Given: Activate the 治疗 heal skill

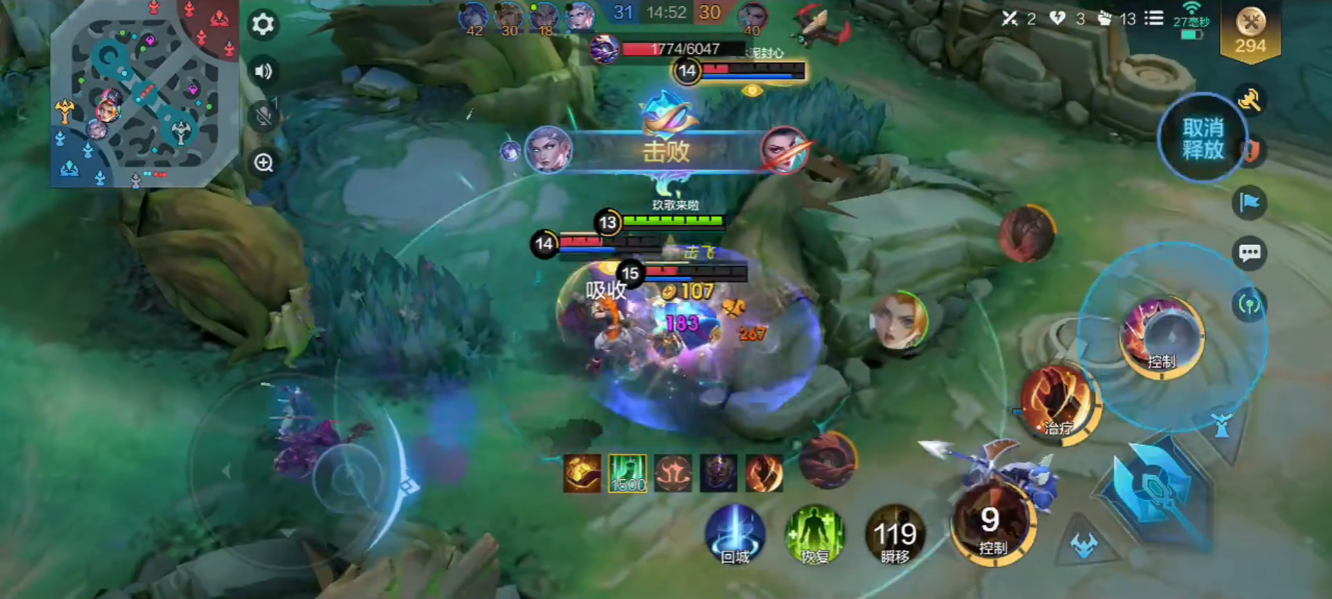Looking at the screenshot, I should (1057, 402).
